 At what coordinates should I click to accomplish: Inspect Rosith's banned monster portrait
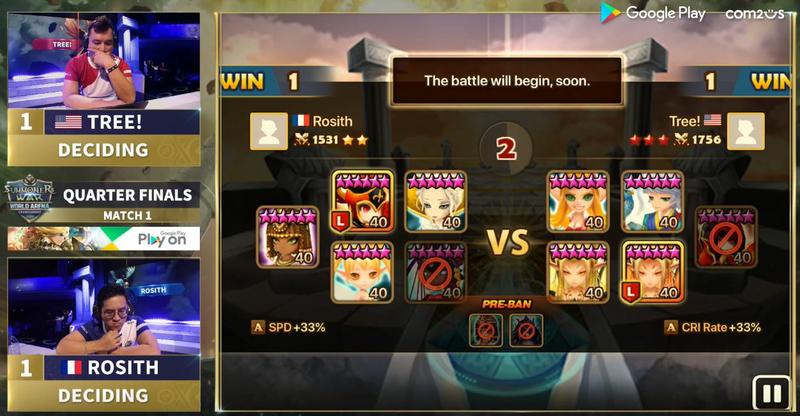(435, 272)
